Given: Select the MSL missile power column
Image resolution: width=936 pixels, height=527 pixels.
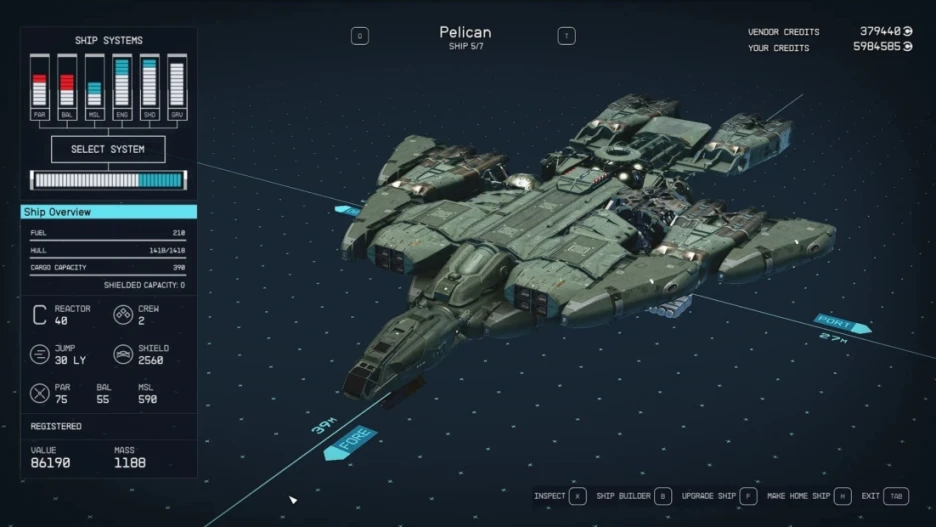Looking at the screenshot, I should pyautogui.click(x=94, y=87).
